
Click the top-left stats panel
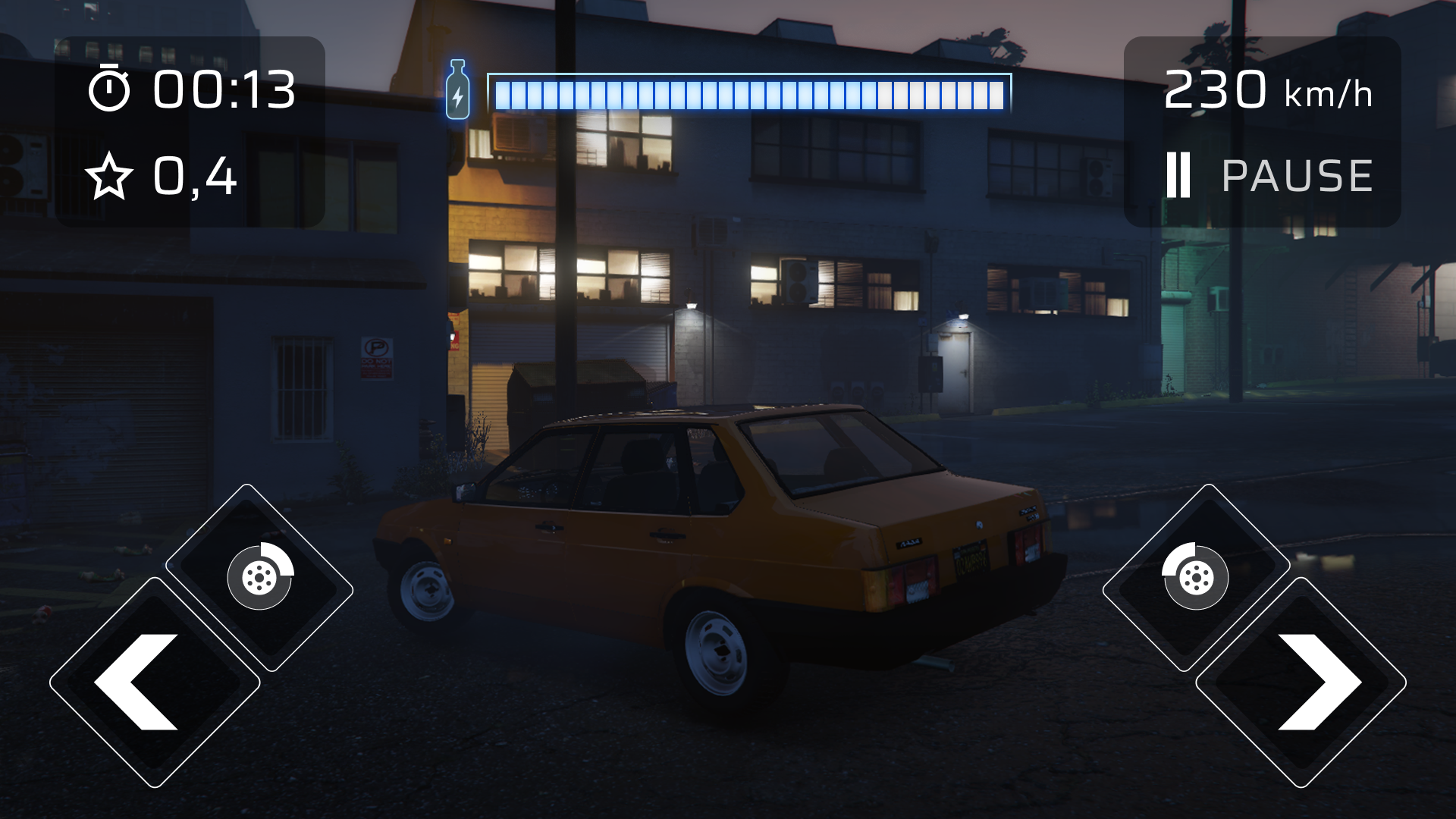pos(190,129)
